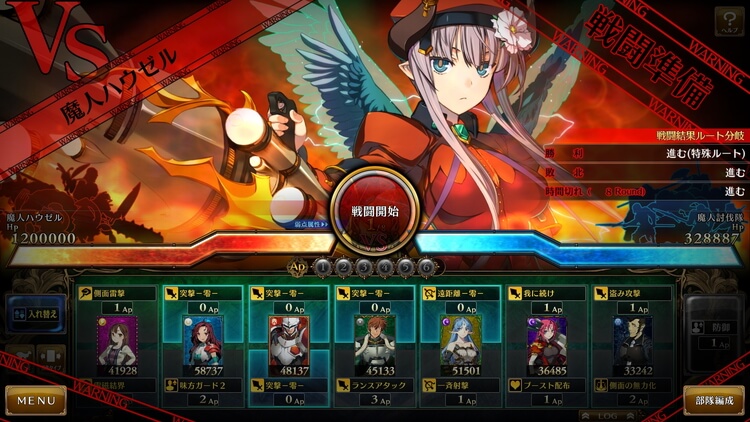Use the ランスアタック skill
This screenshot has height=422, width=750.
pyautogui.click(x=374, y=385)
